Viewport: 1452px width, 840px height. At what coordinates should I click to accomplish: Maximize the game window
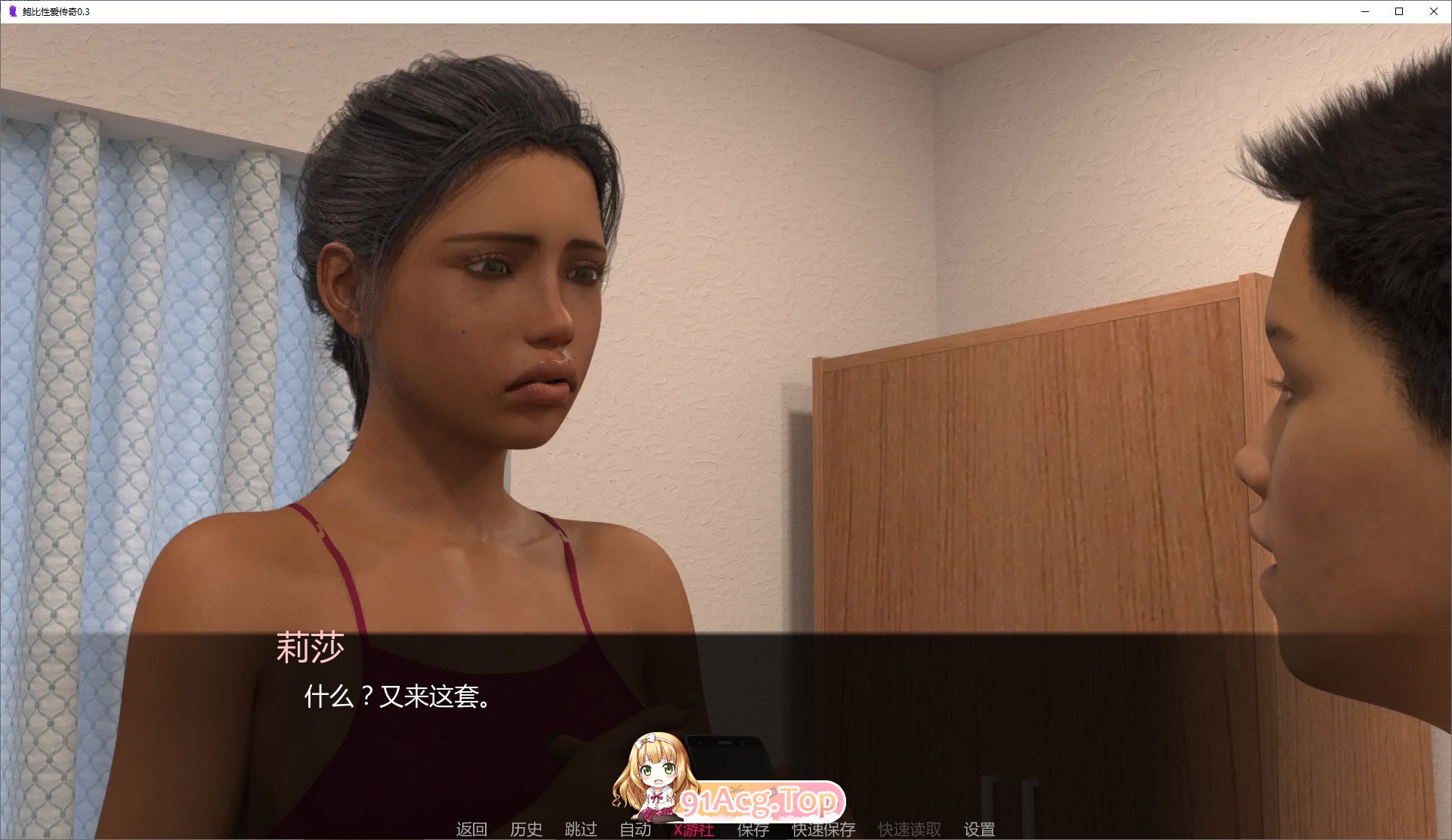pos(1399,11)
